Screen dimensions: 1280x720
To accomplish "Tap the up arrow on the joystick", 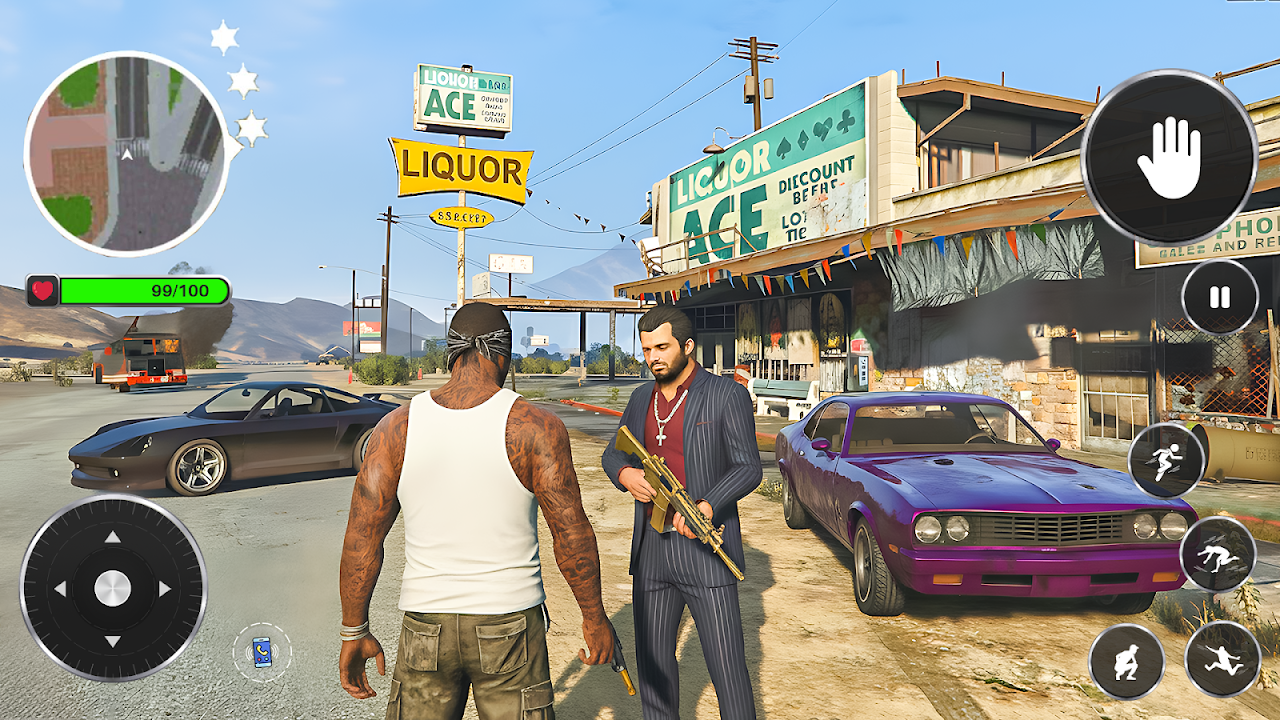I will coord(113,537).
